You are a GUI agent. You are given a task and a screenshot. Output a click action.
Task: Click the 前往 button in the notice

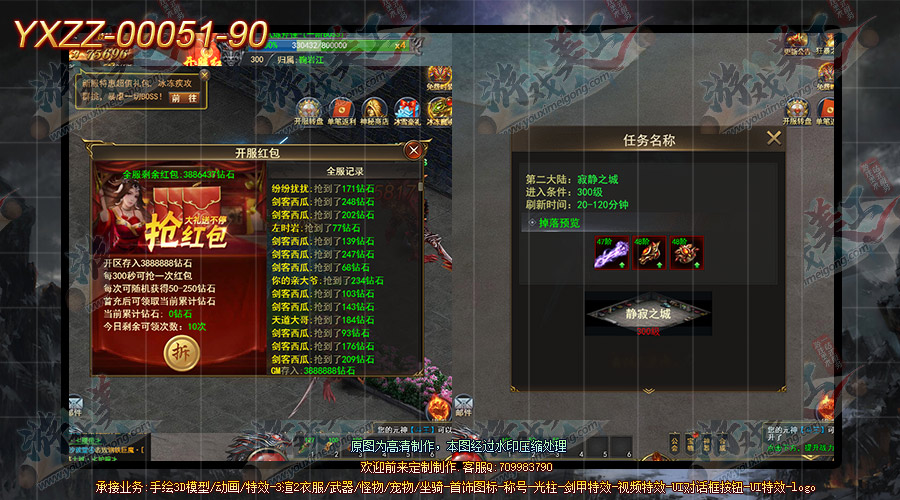tap(184, 98)
